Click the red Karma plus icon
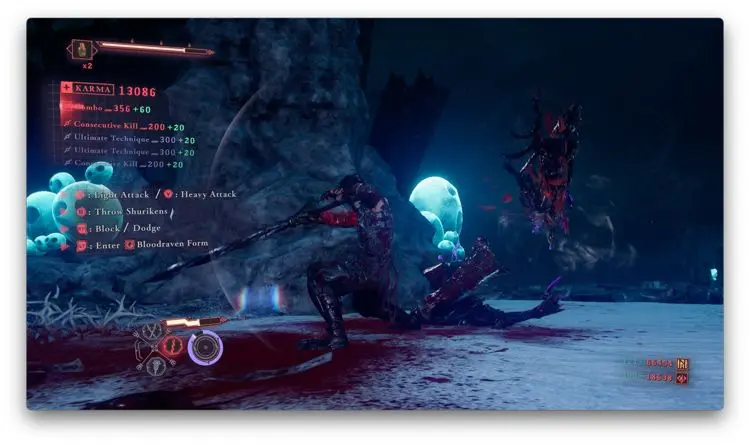The width and height of the screenshot is (750, 445). [67, 89]
